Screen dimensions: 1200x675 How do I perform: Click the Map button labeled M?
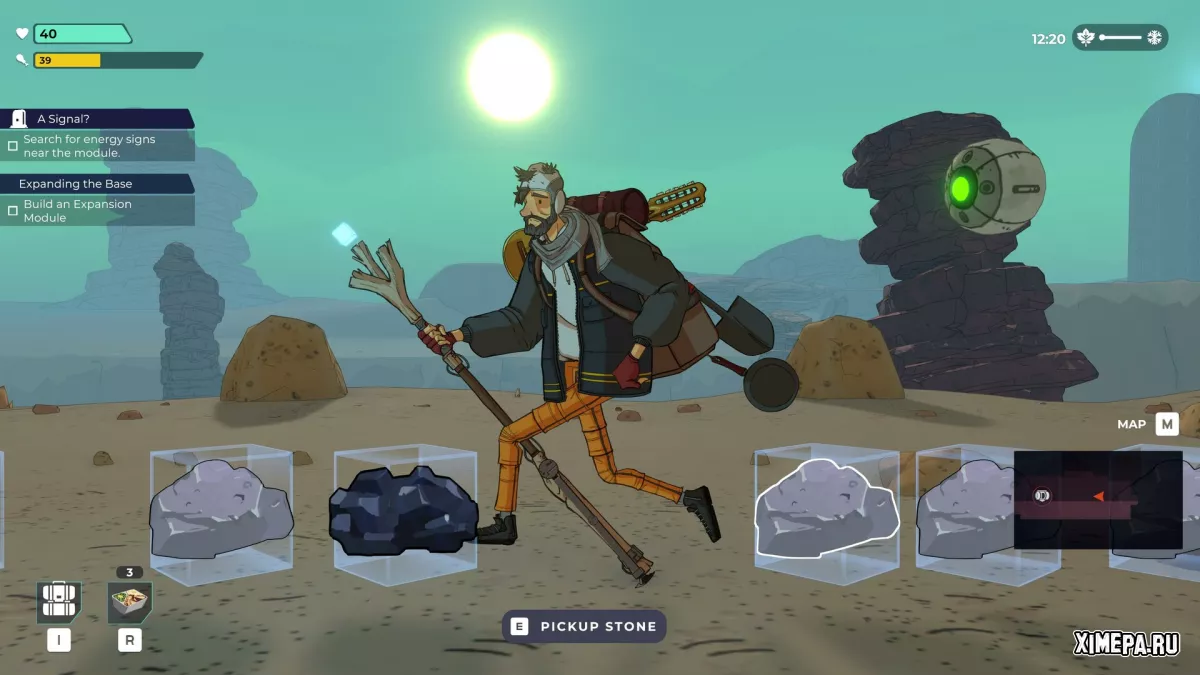coord(1166,424)
